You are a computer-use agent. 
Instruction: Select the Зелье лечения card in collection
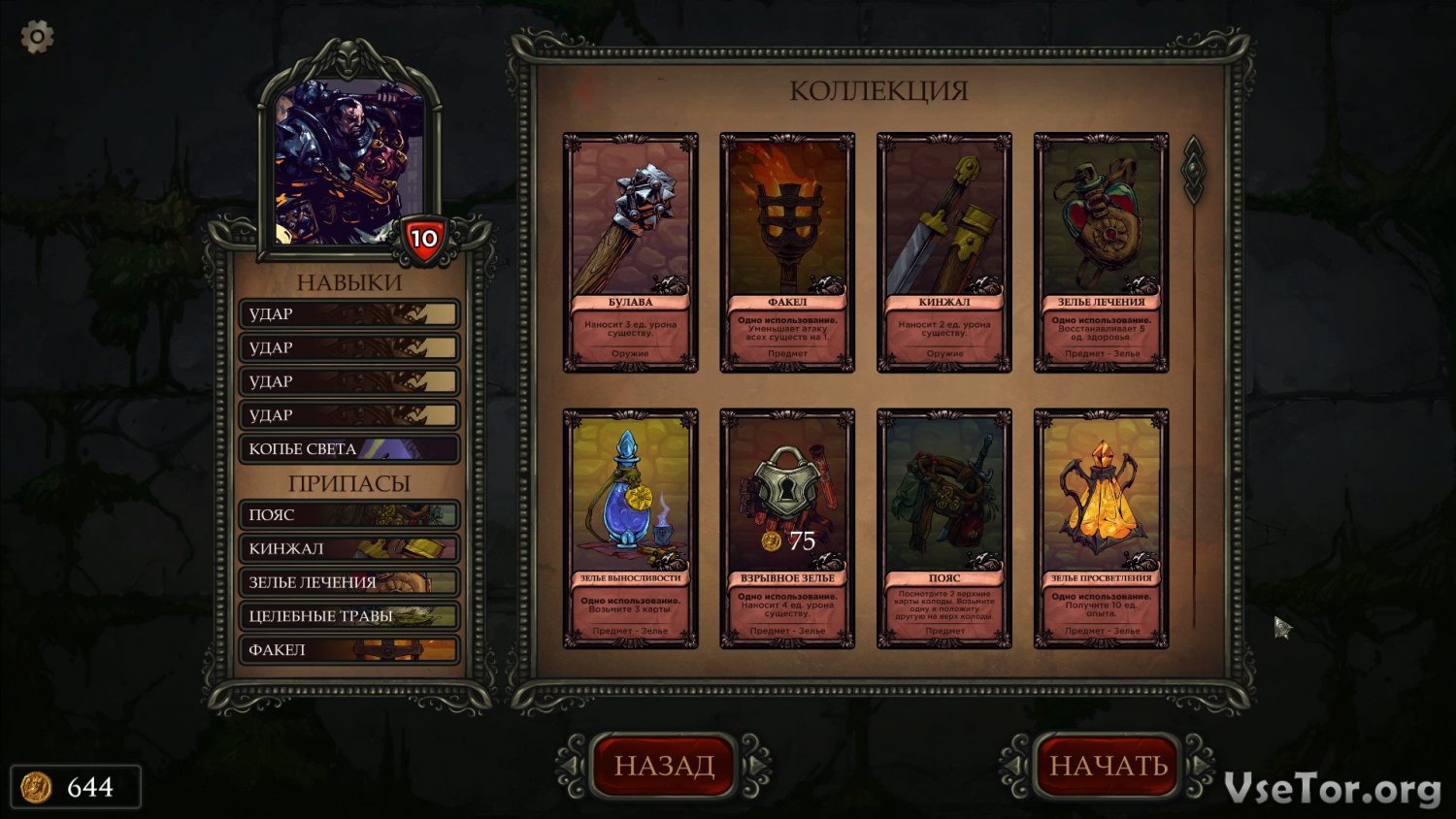tap(1101, 252)
